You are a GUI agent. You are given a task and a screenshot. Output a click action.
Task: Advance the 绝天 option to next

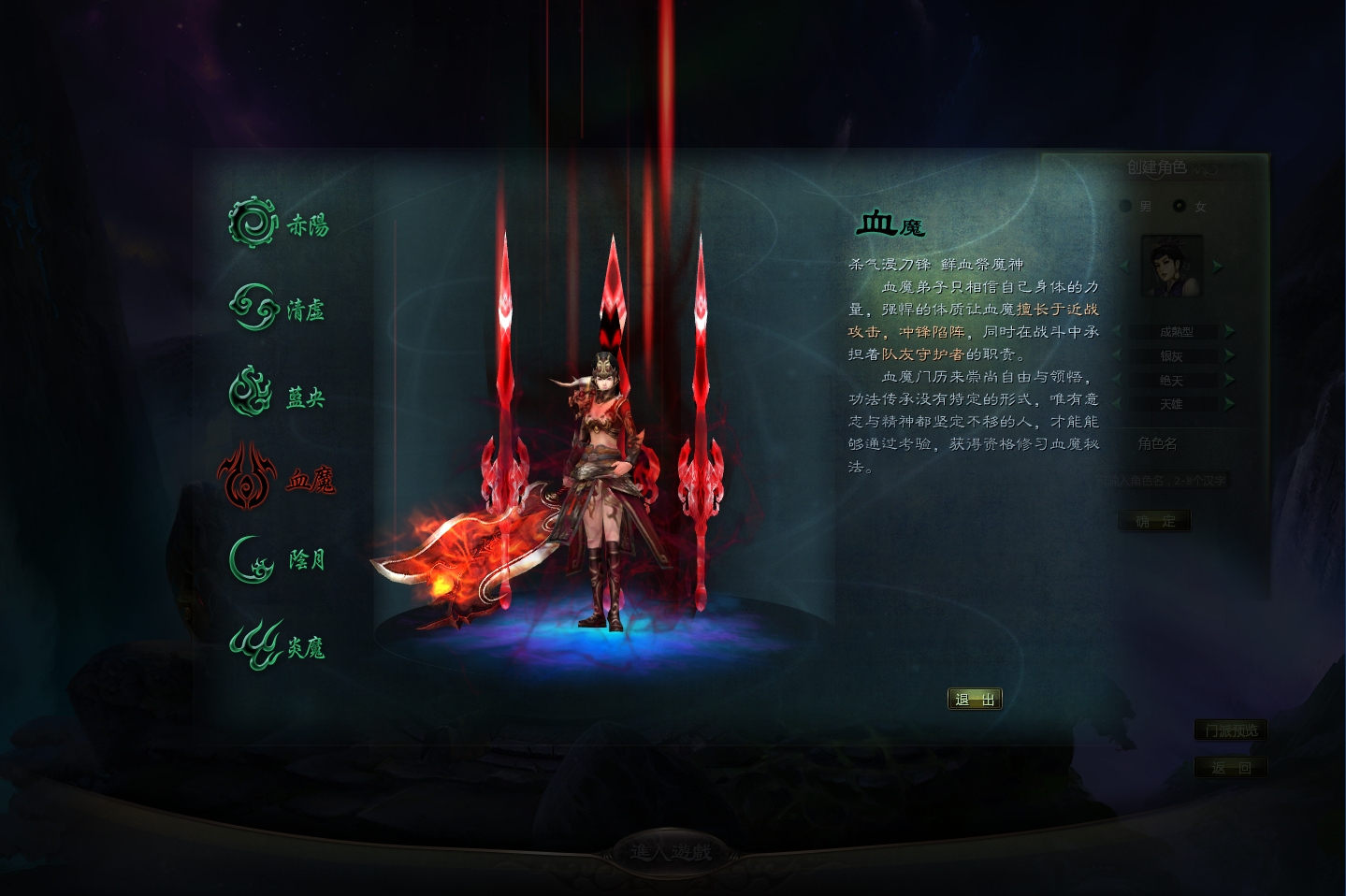pos(1229,380)
